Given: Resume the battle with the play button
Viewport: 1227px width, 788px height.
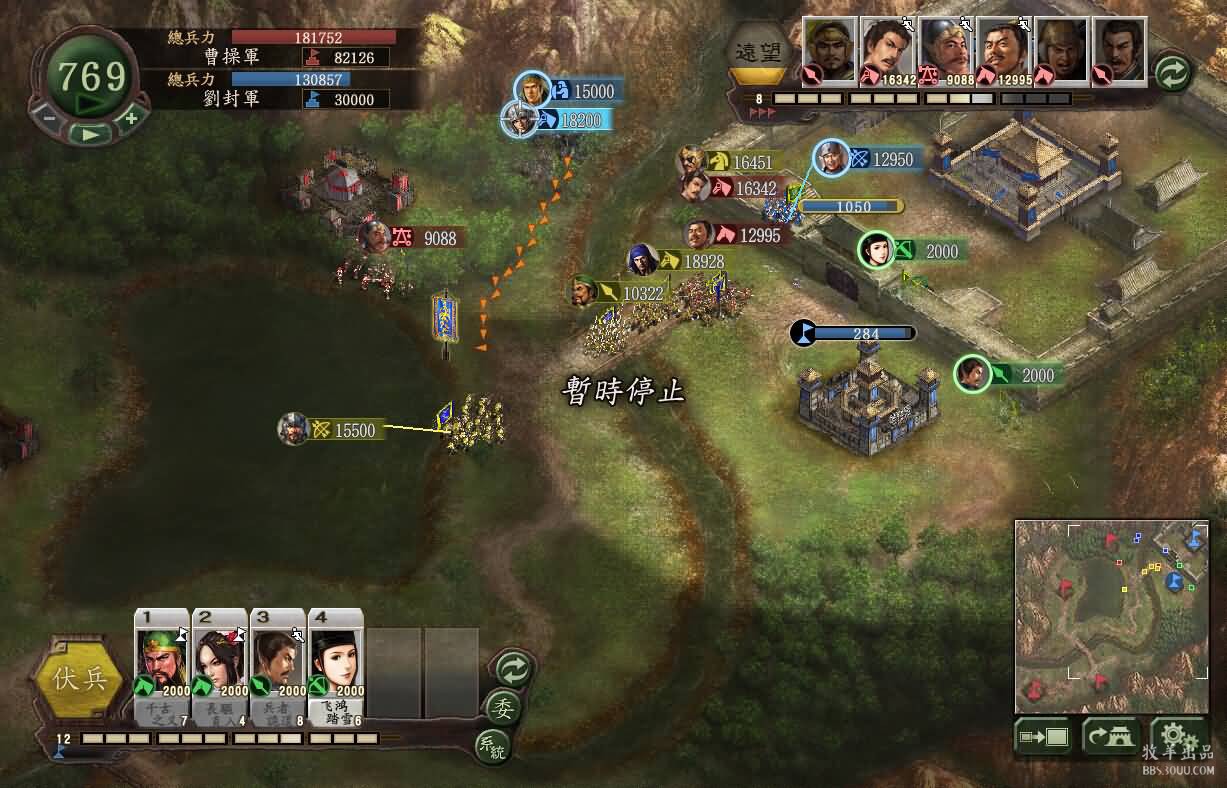Looking at the screenshot, I should click(91, 133).
